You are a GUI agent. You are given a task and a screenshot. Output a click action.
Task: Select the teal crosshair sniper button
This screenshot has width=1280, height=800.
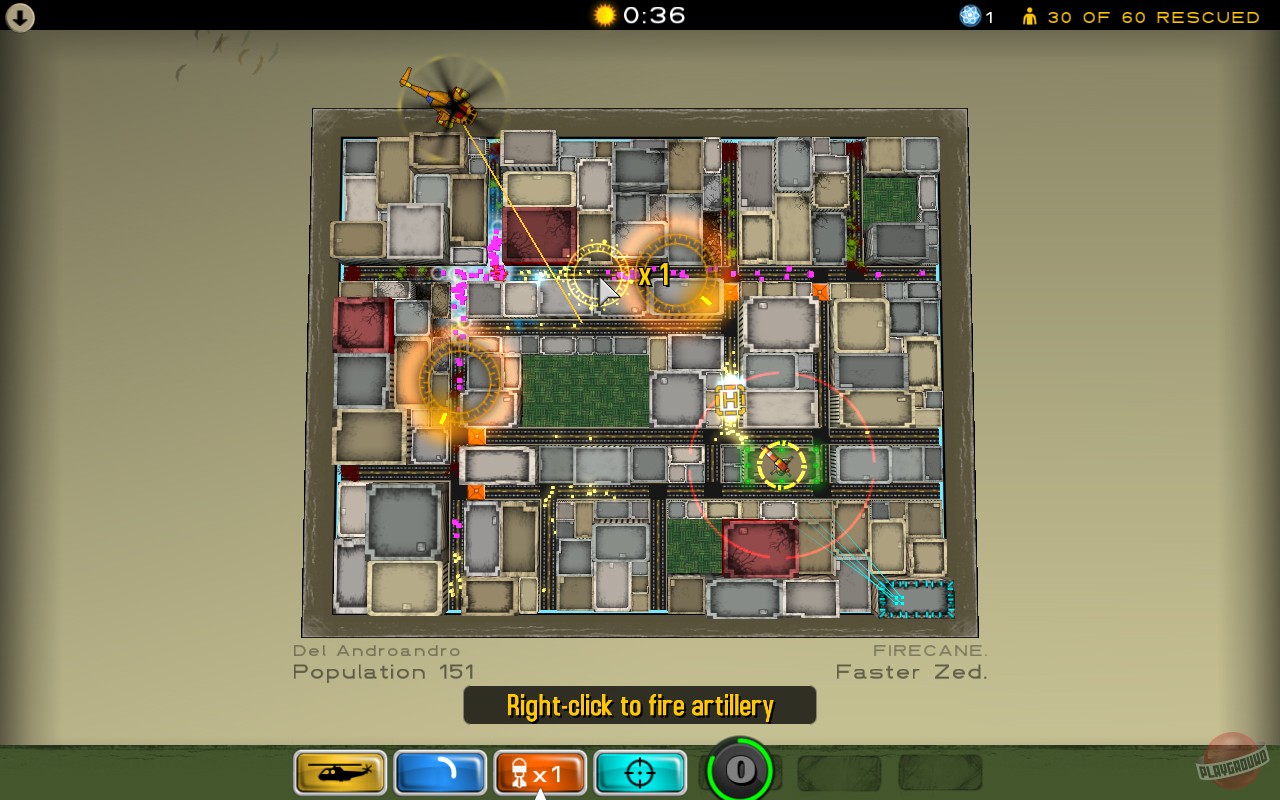[640, 772]
